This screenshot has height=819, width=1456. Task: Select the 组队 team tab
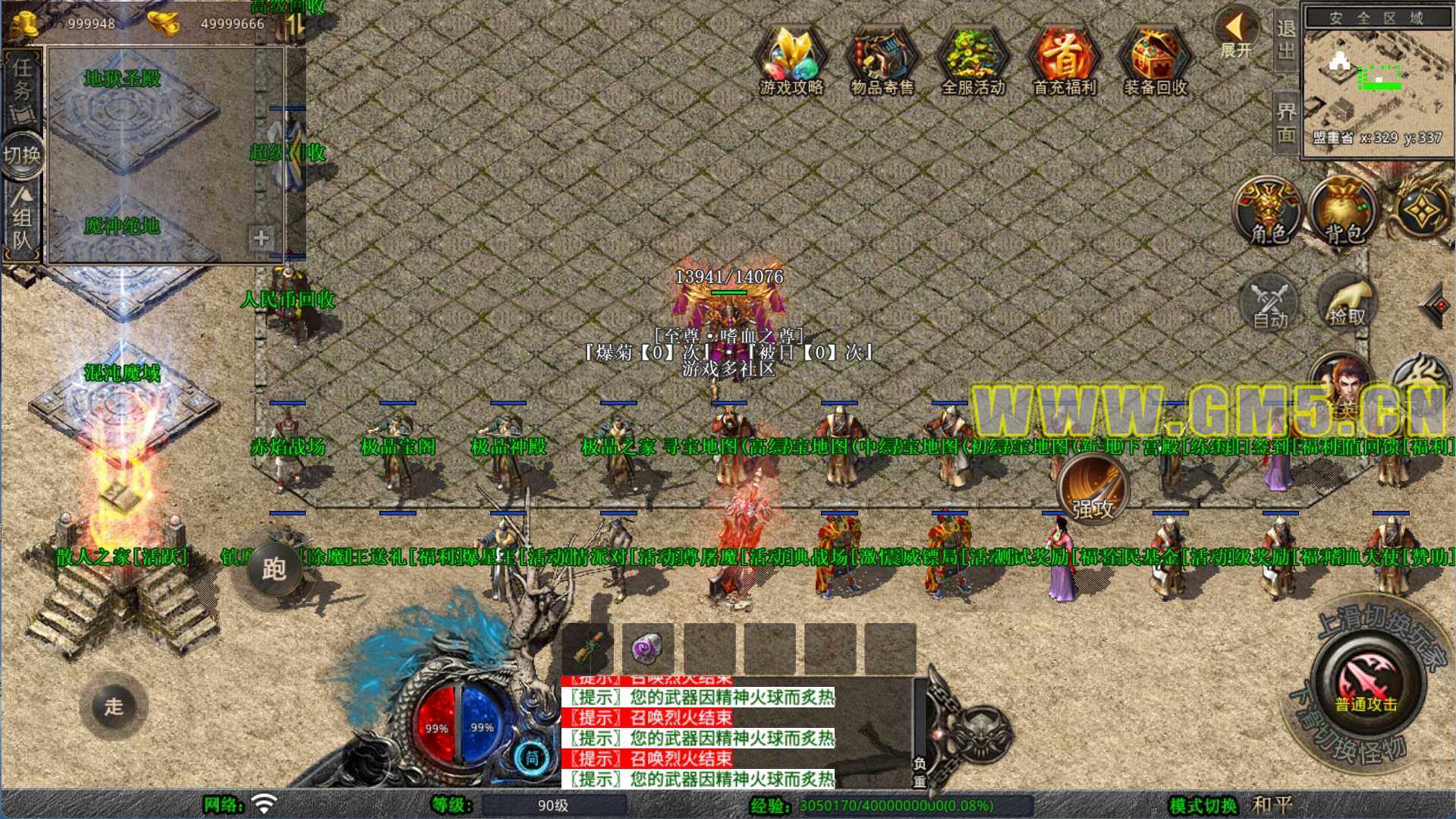click(x=22, y=222)
